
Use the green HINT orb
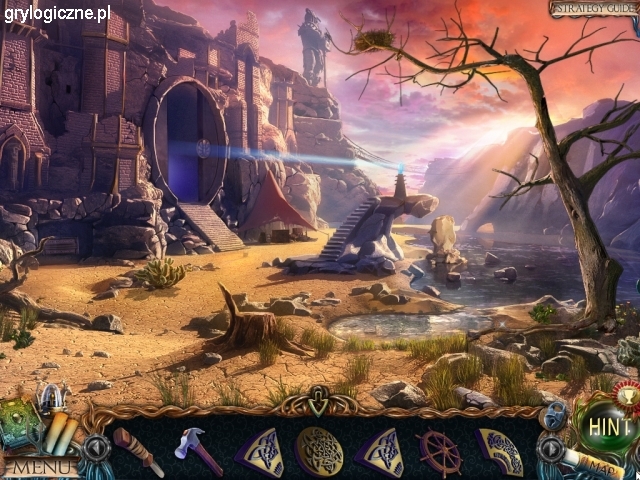point(608,426)
